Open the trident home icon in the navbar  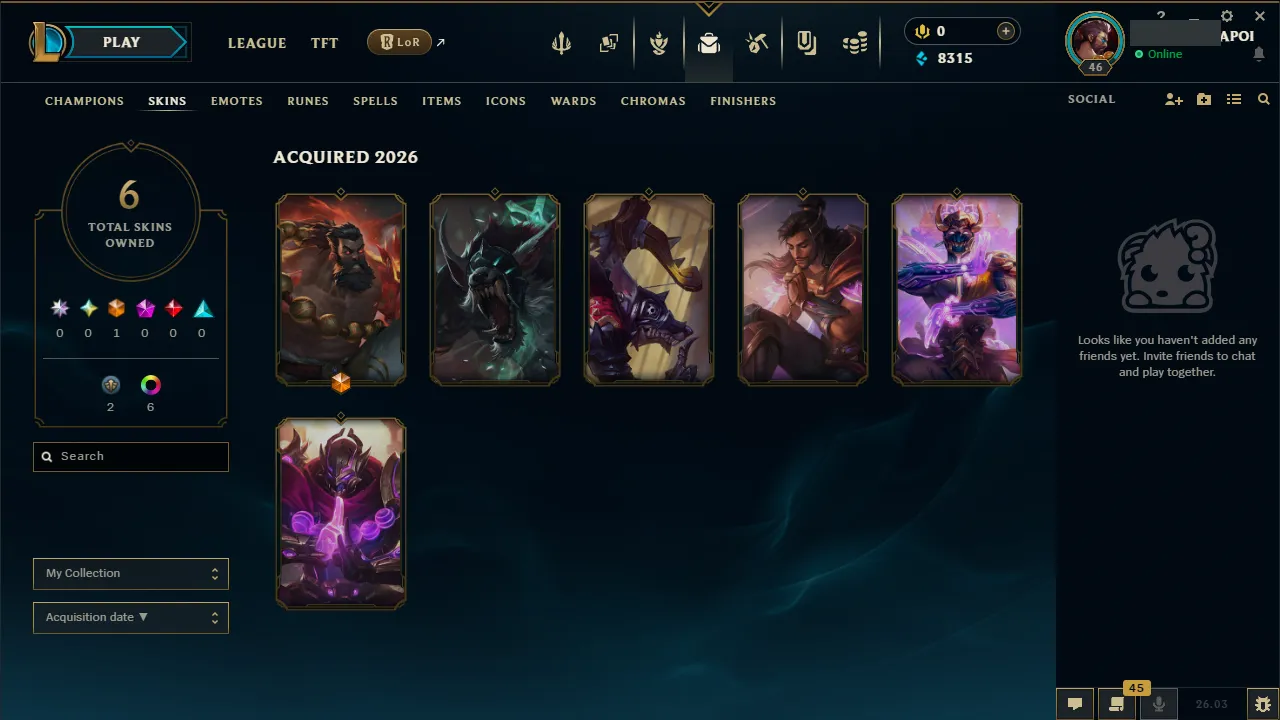[561, 43]
